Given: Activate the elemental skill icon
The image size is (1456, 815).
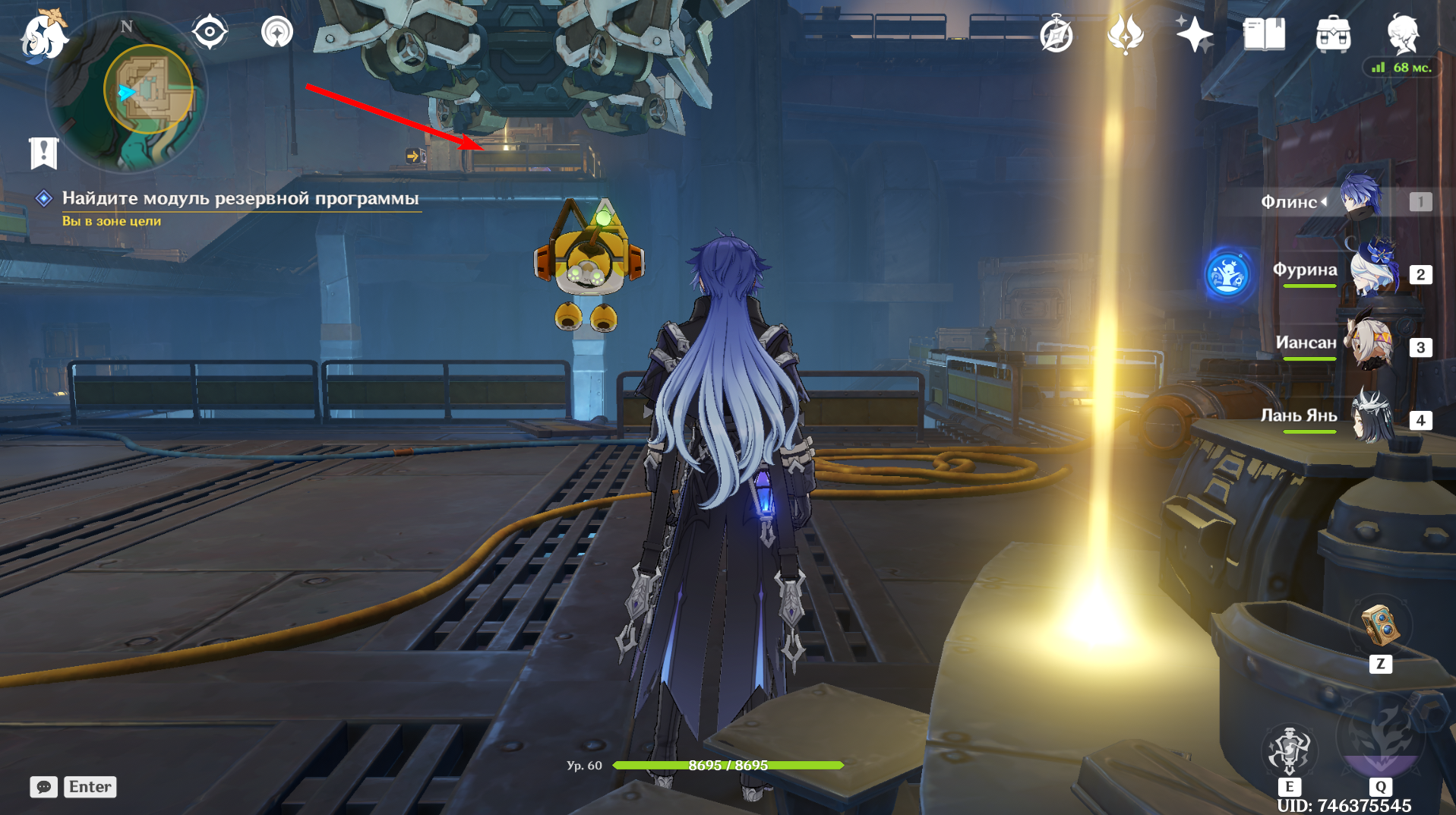Looking at the screenshot, I should tap(1289, 750).
